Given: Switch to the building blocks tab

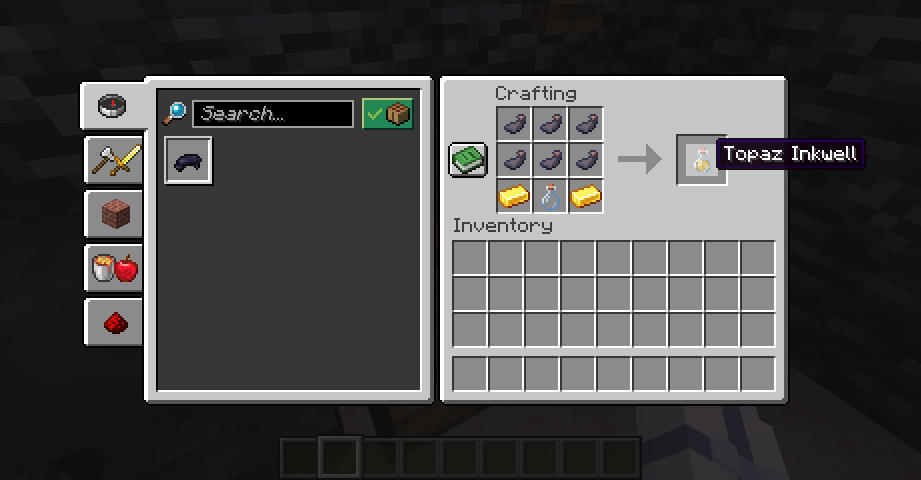Looking at the screenshot, I should (x=114, y=213).
